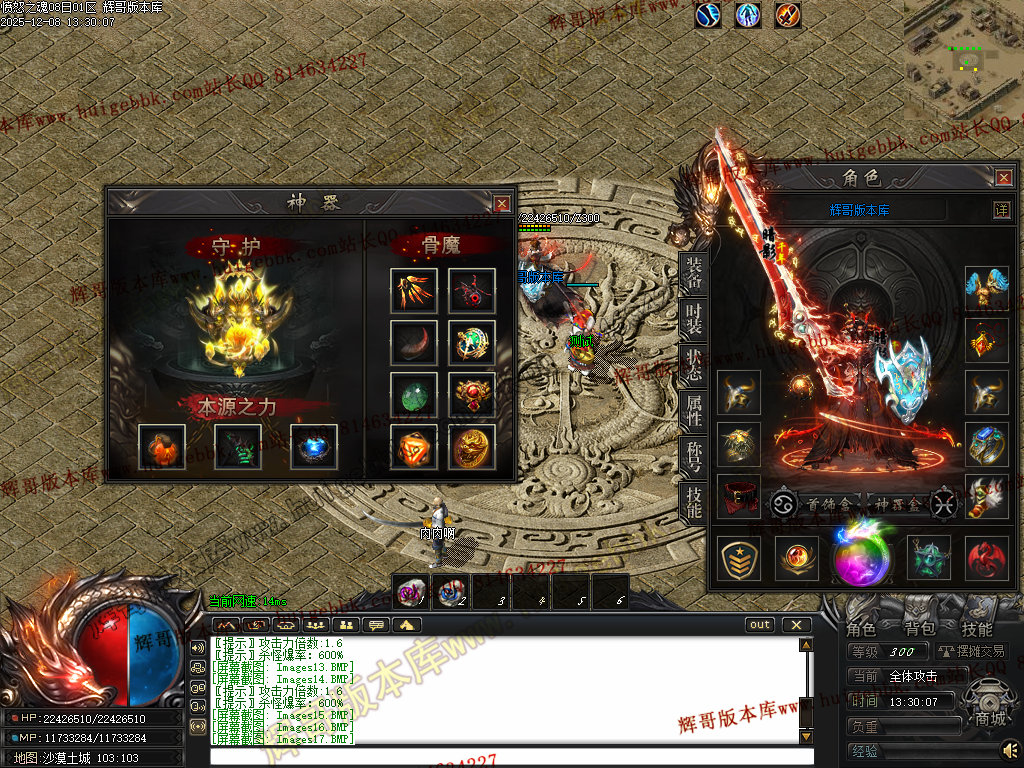Open the 首饰盒 jewelry box
Image resolution: width=1024 pixels, height=768 pixels.
(815, 503)
